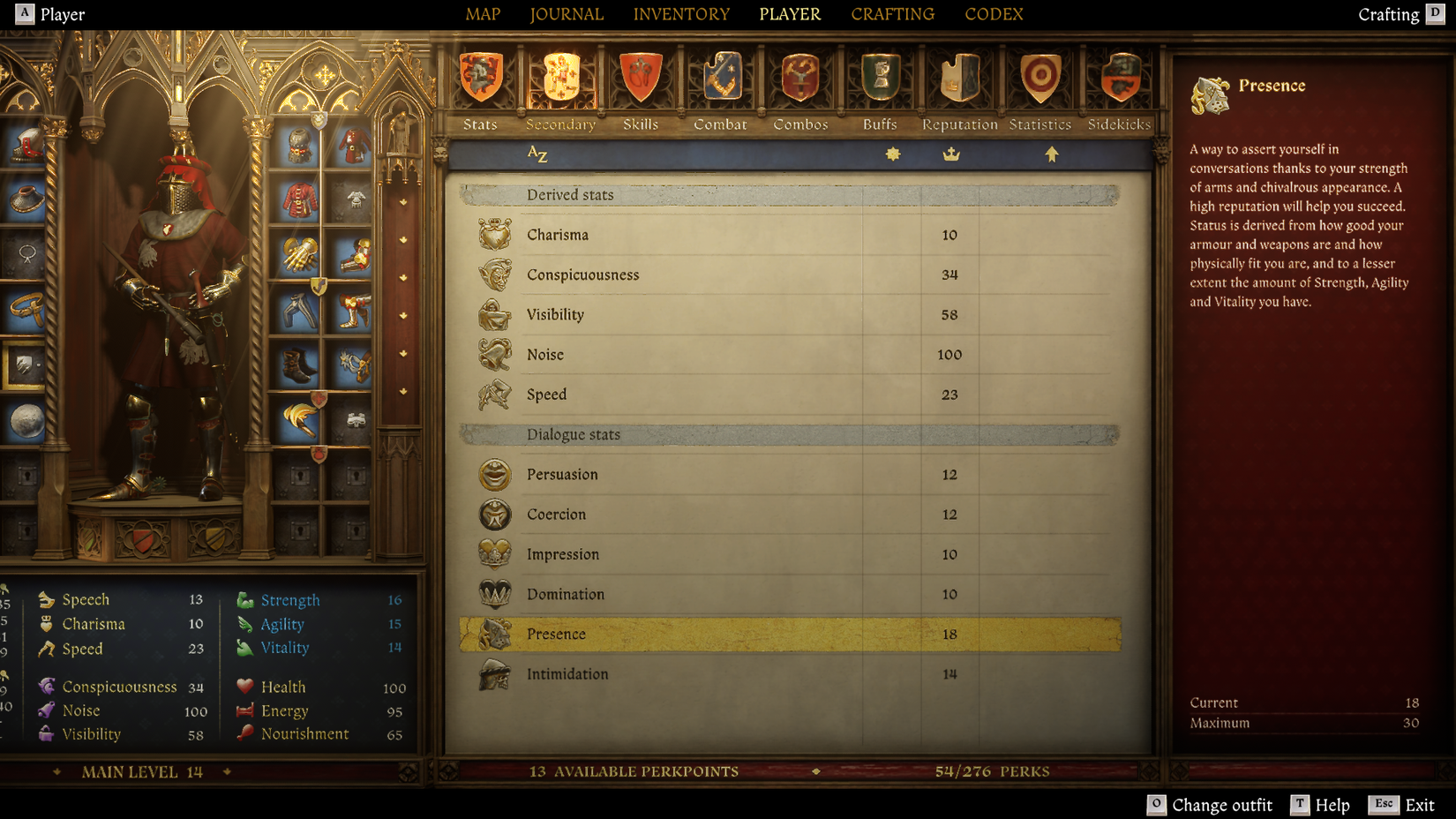This screenshot has width=1456, height=819.
Task: Click Change outfit
Action: pos(1223,804)
